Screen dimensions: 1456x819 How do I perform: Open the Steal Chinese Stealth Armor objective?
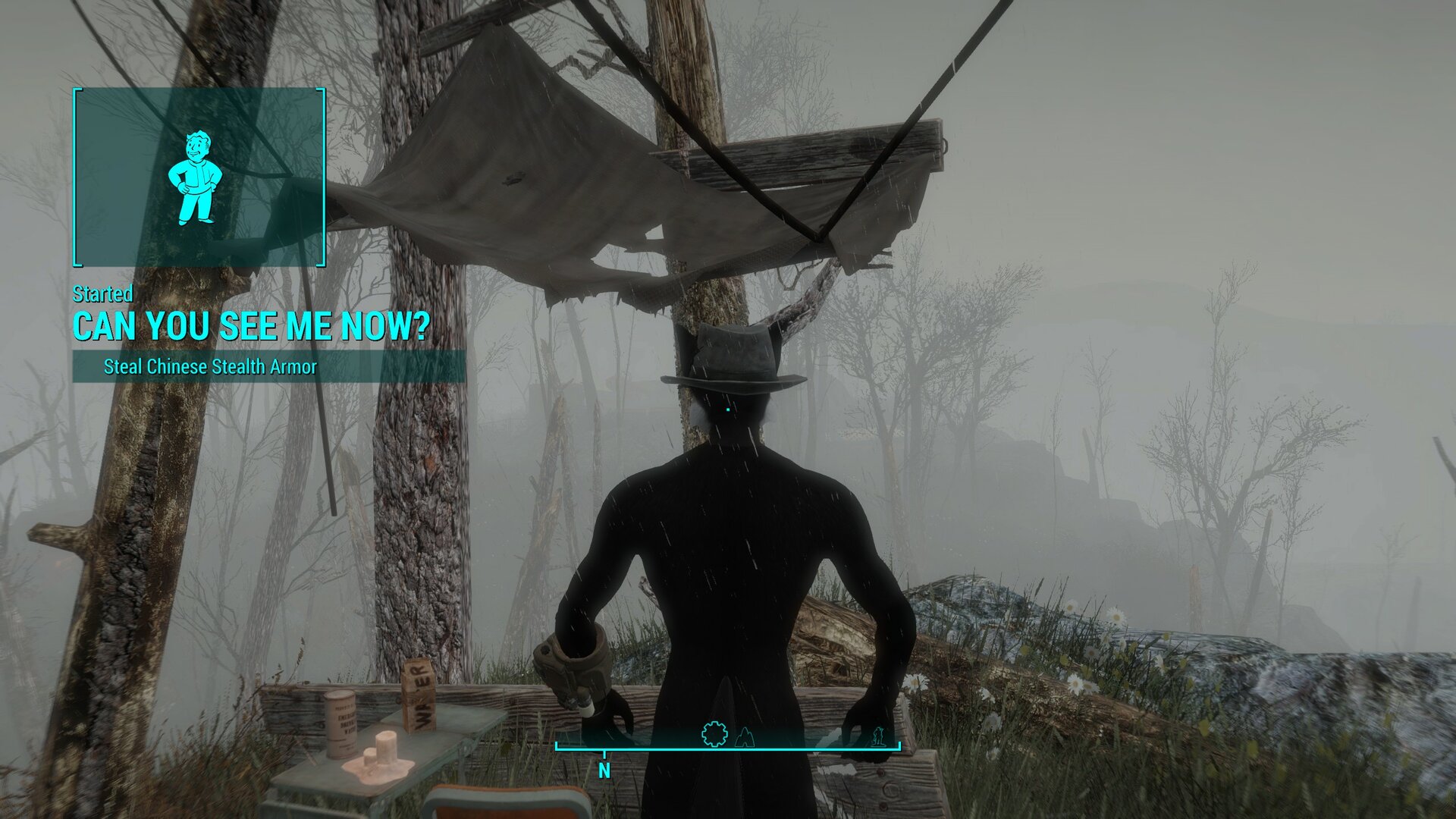[x=210, y=367]
